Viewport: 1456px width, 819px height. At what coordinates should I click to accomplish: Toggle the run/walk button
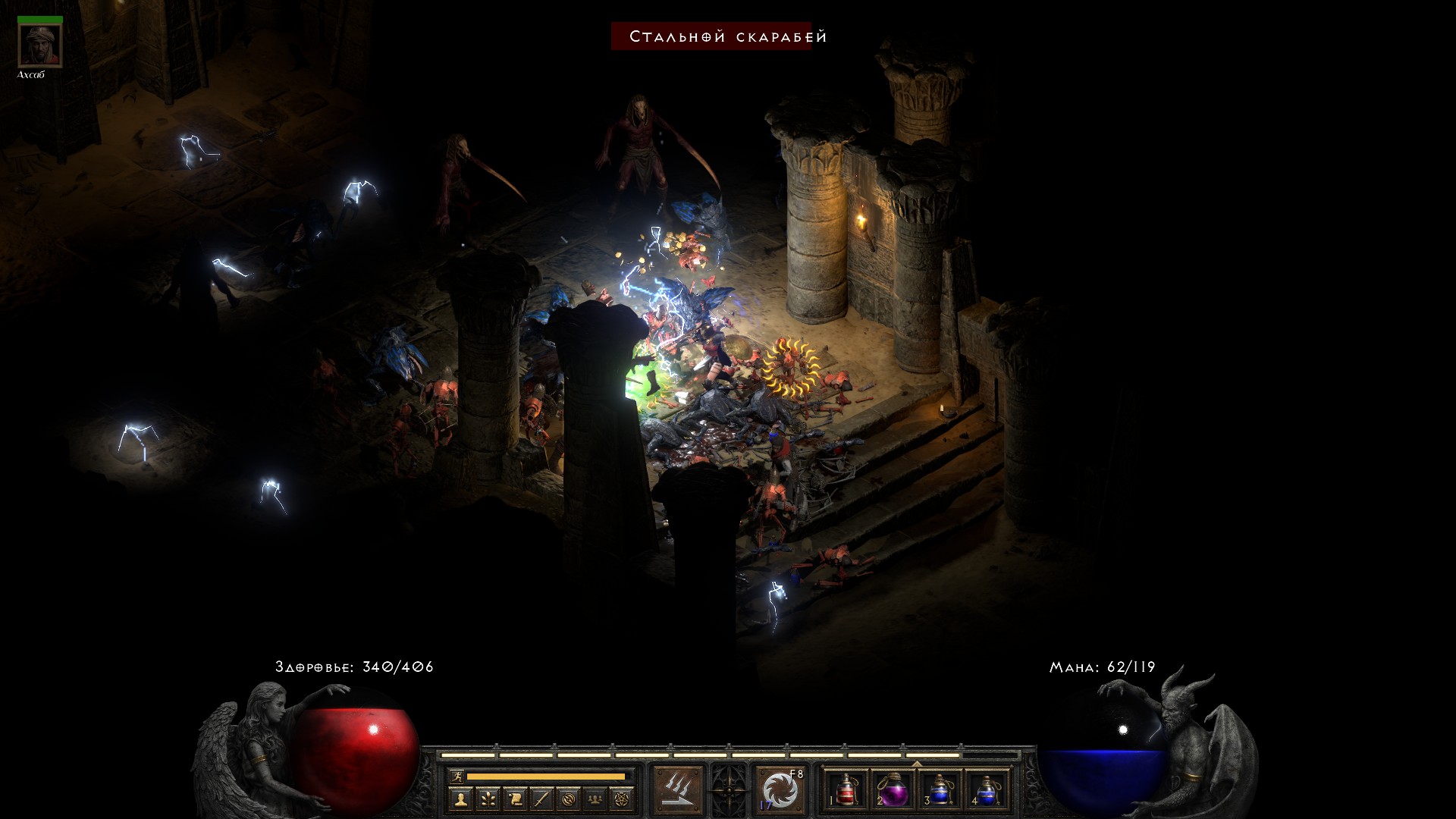(456, 777)
